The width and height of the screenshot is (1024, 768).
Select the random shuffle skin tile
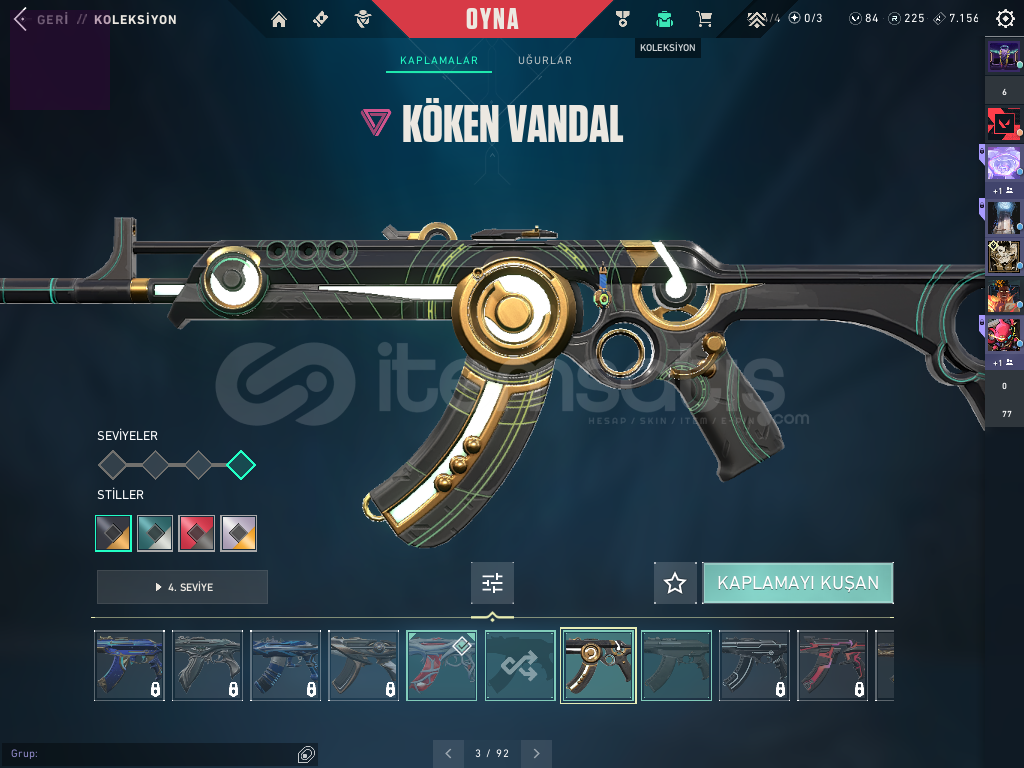[520, 665]
